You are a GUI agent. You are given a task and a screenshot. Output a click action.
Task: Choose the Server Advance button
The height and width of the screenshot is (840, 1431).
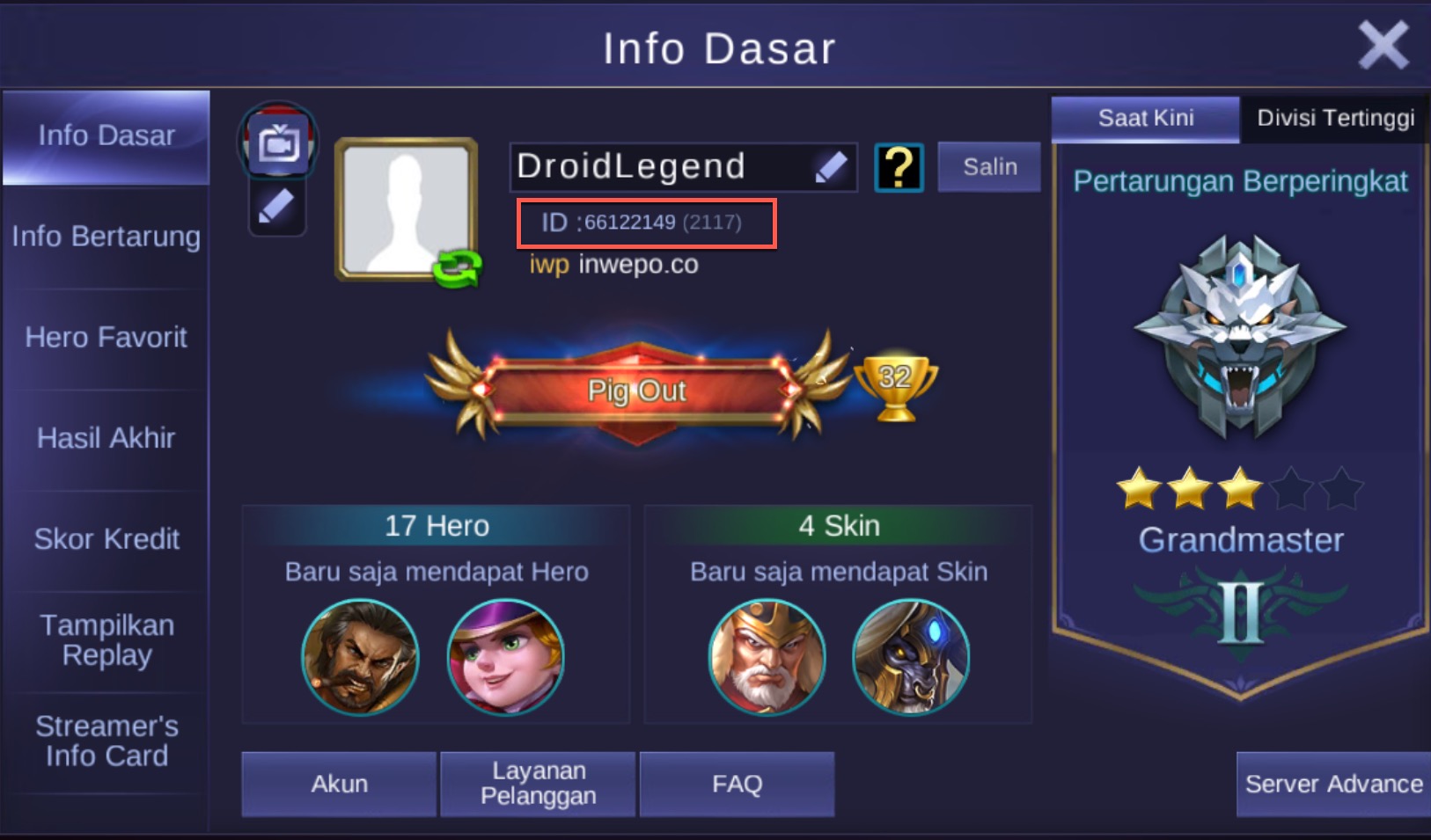(1333, 784)
